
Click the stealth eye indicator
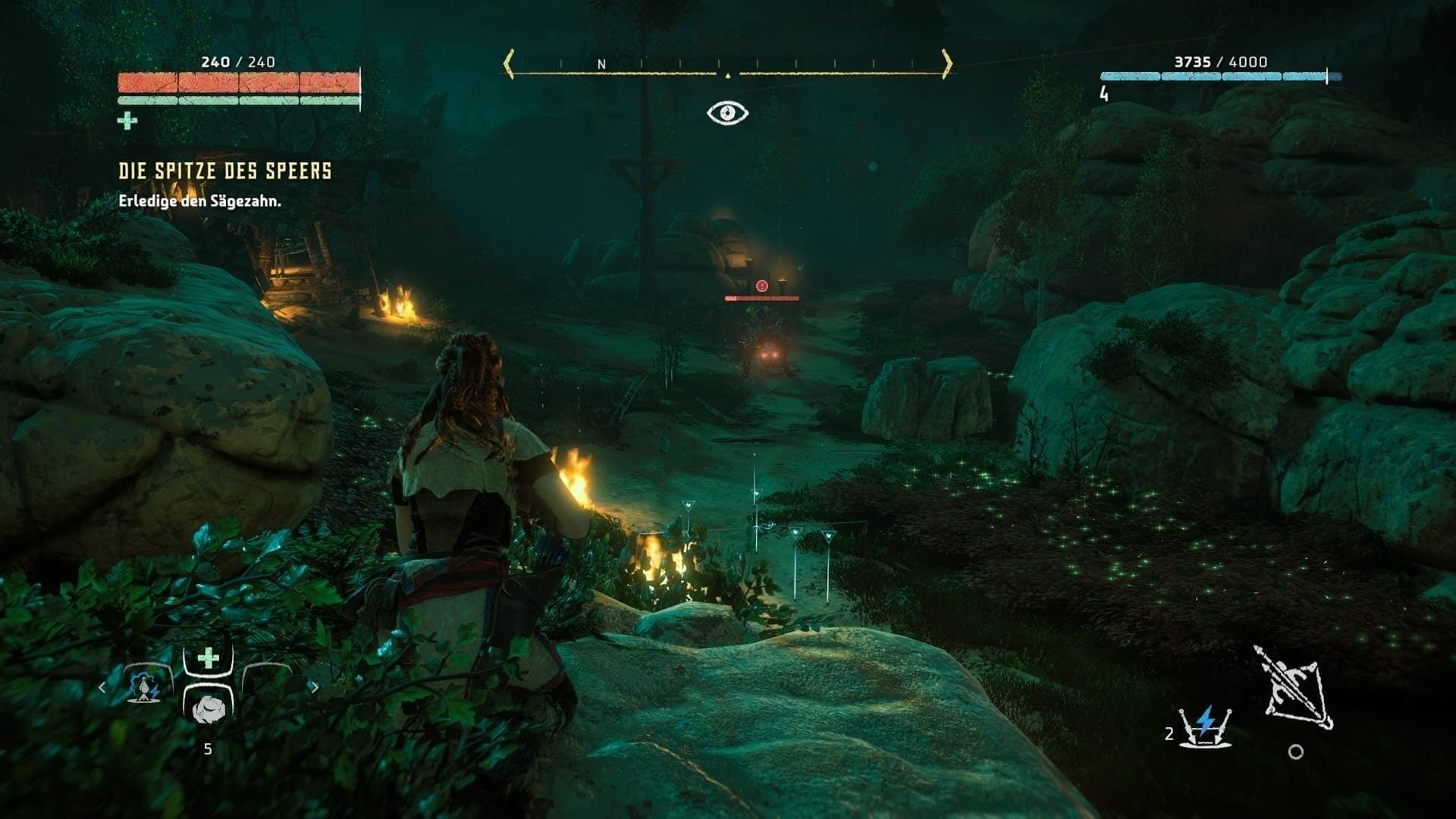point(727,113)
